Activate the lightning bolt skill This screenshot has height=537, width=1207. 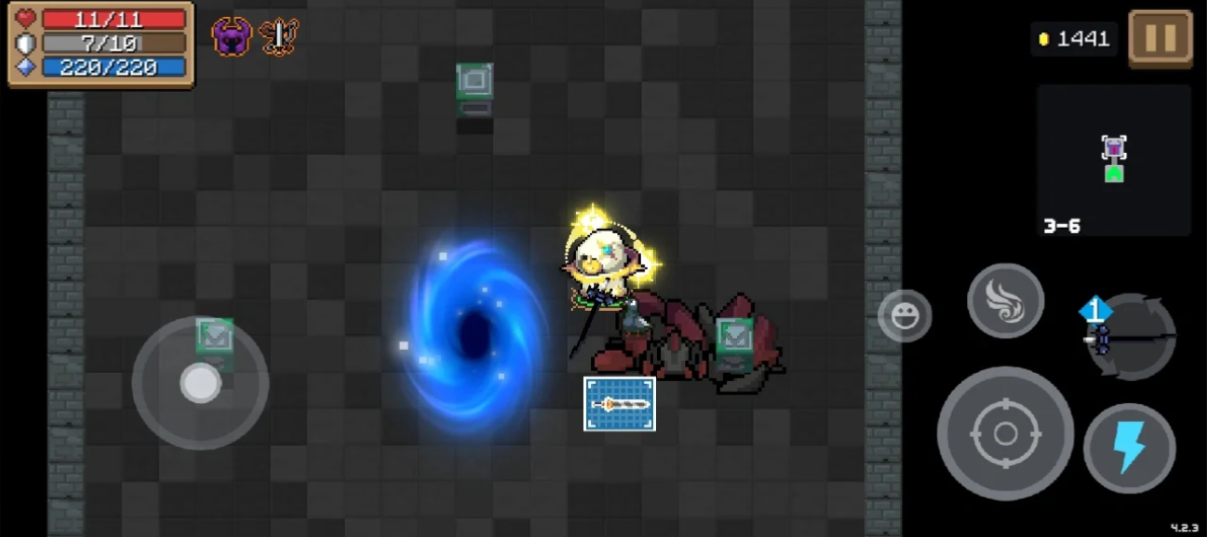[x=1129, y=448]
